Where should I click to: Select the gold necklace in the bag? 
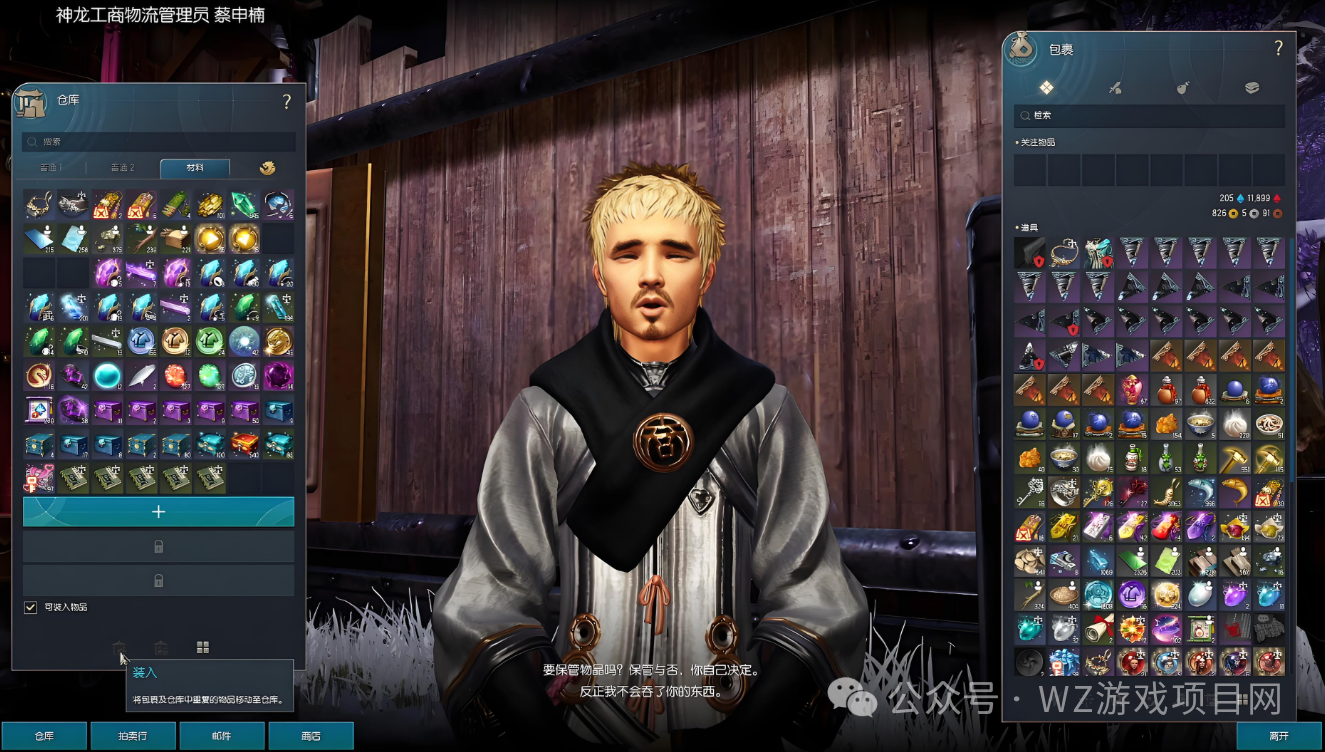point(1064,252)
